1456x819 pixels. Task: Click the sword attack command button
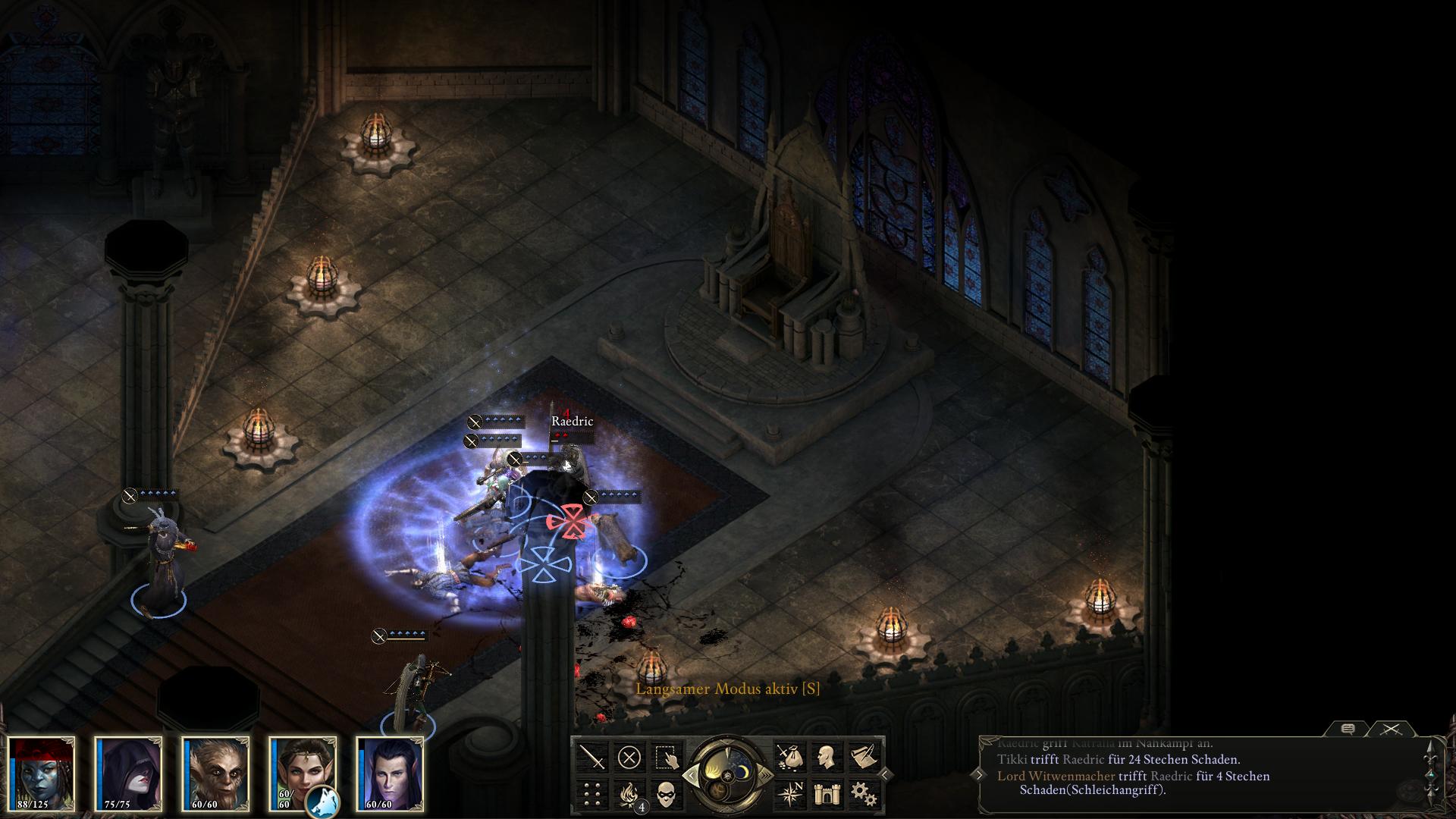593,757
